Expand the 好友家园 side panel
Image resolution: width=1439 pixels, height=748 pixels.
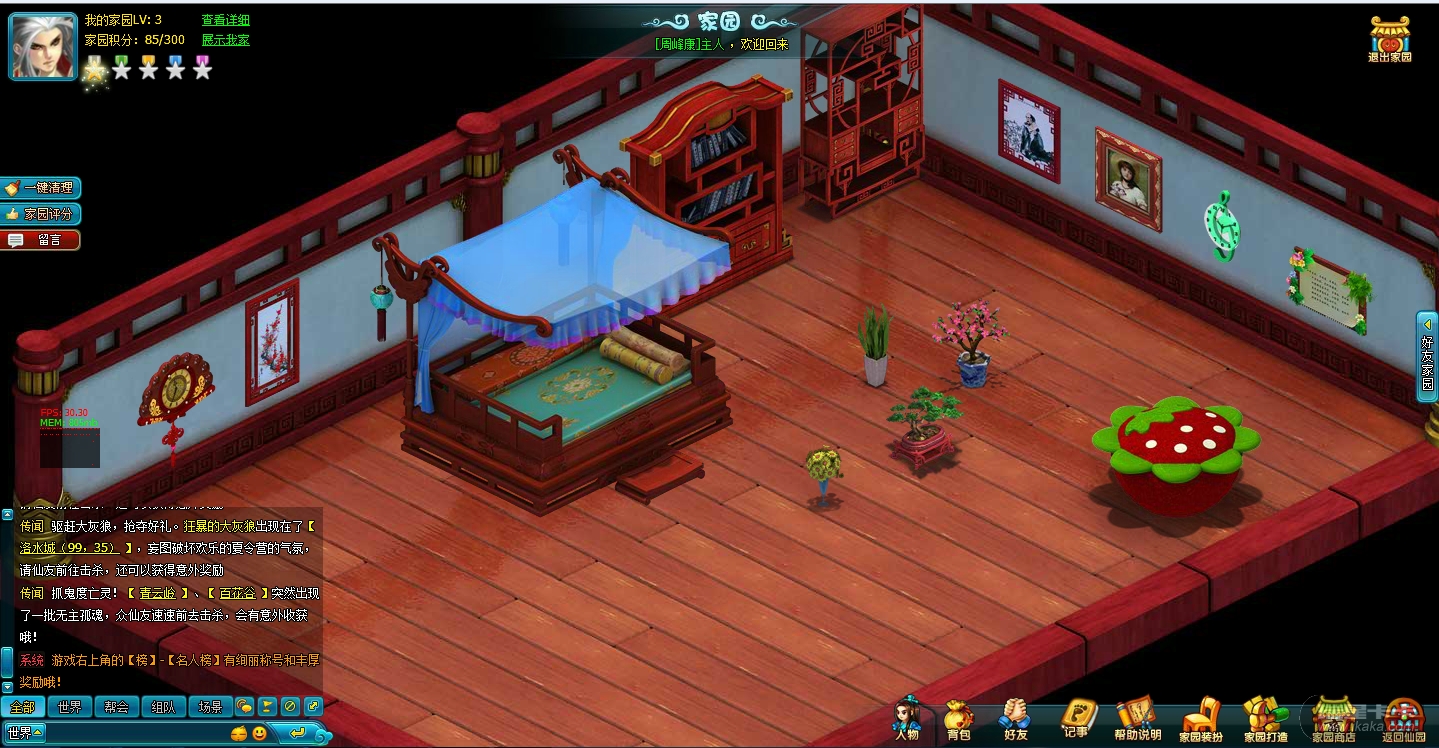[1427, 356]
